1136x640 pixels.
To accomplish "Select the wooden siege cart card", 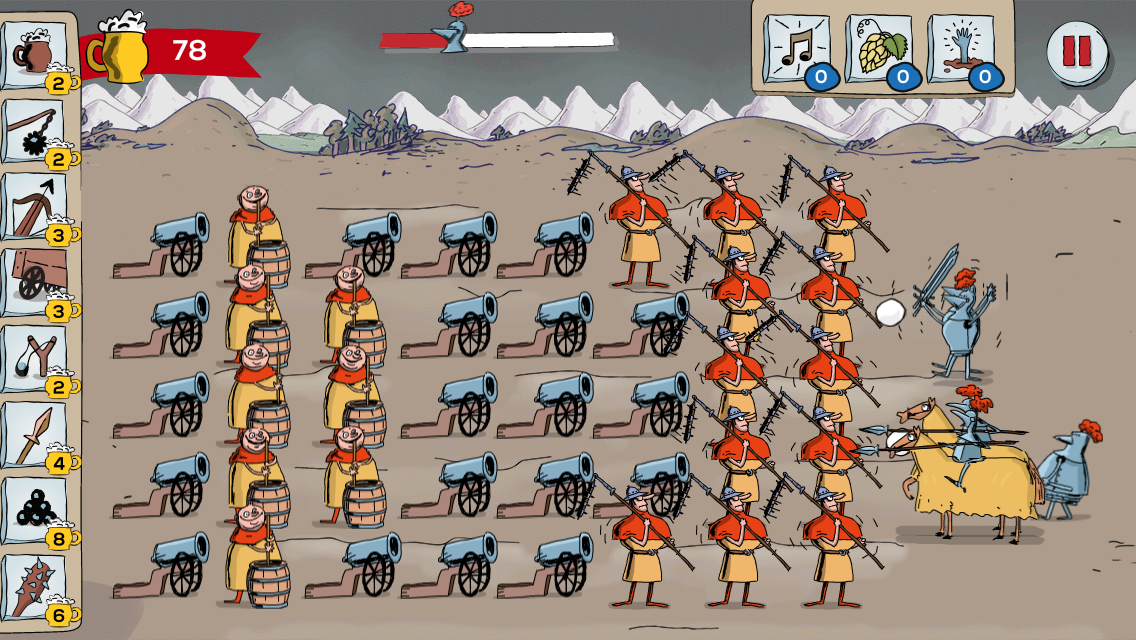I will (x=36, y=282).
